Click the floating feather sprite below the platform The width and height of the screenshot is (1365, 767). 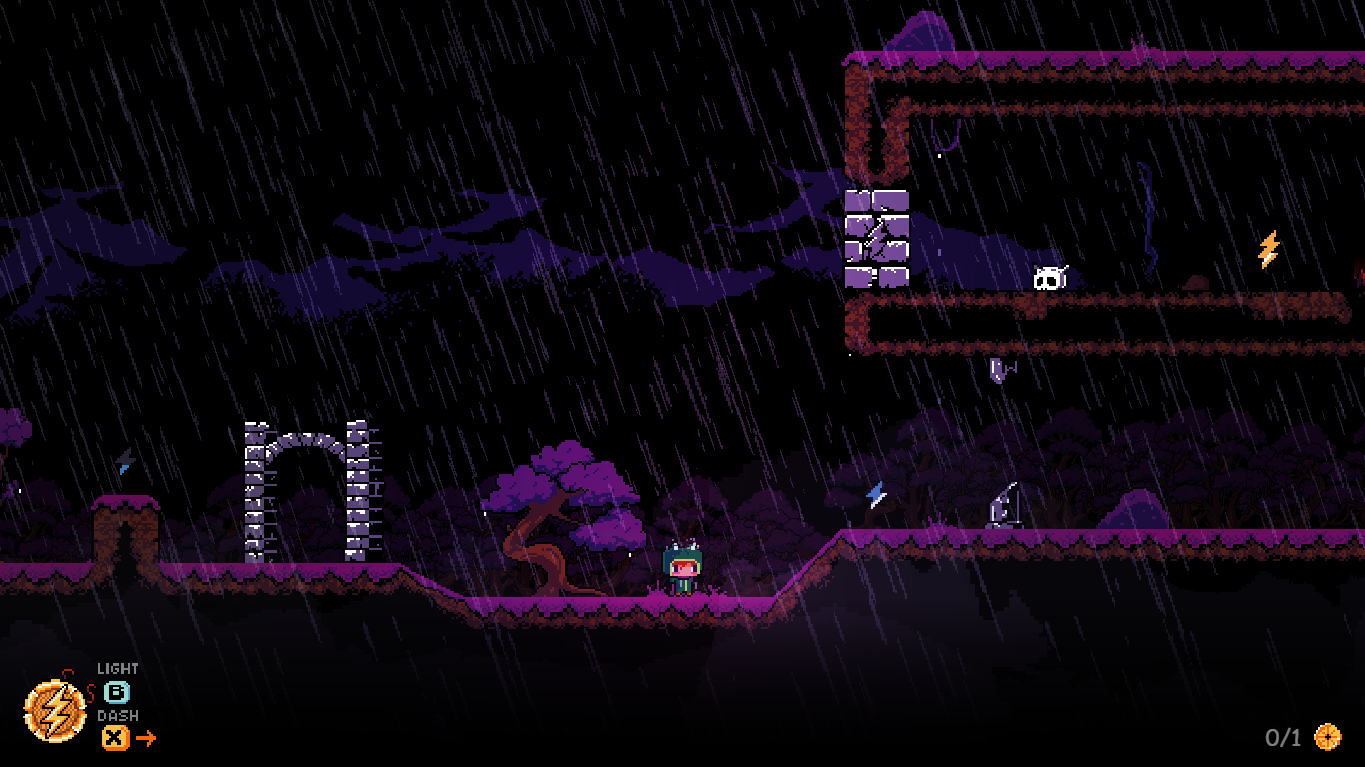995,372
